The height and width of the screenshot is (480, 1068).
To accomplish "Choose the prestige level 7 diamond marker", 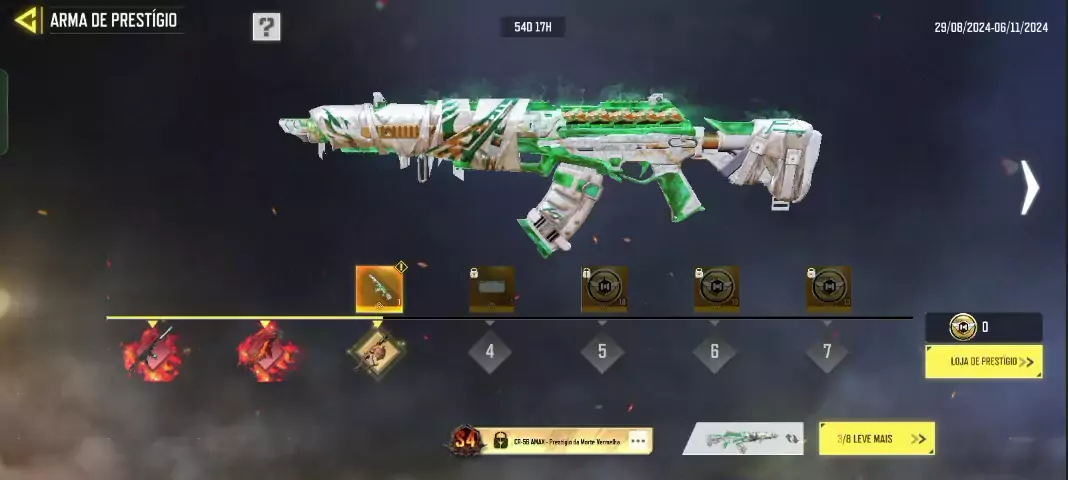I will tap(828, 352).
